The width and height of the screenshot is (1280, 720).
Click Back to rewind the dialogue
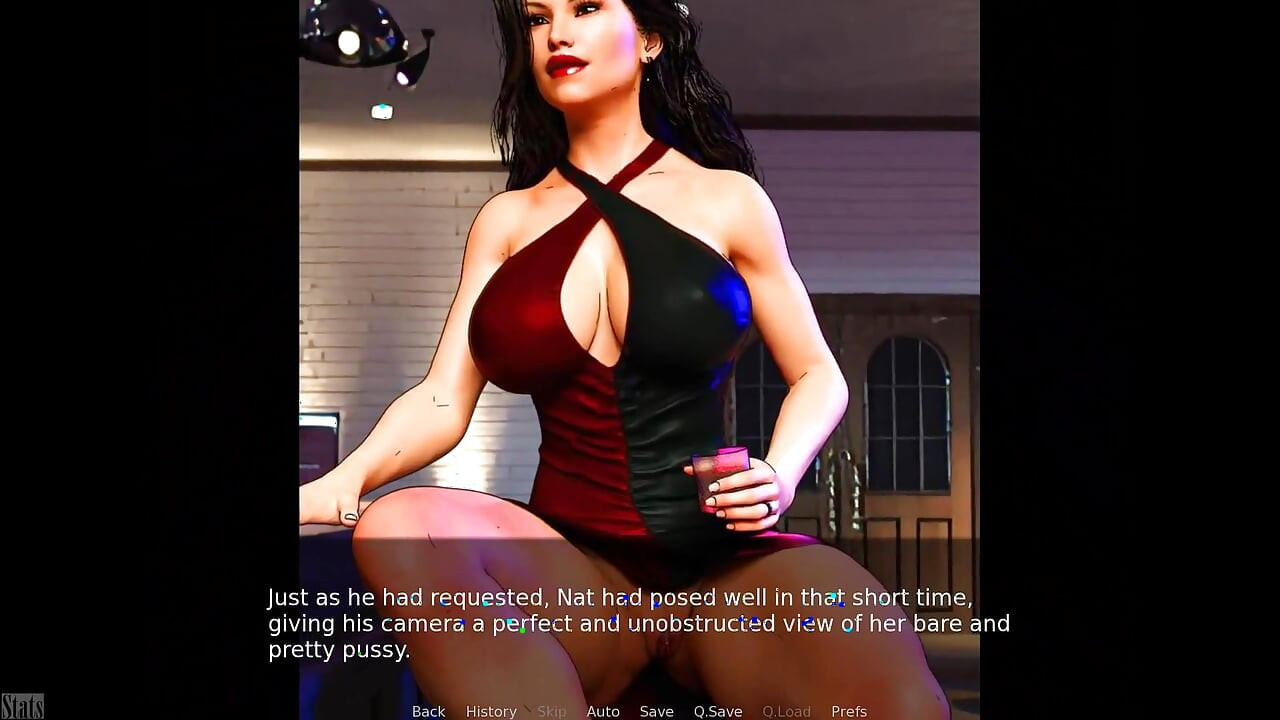[x=428, y=711]
